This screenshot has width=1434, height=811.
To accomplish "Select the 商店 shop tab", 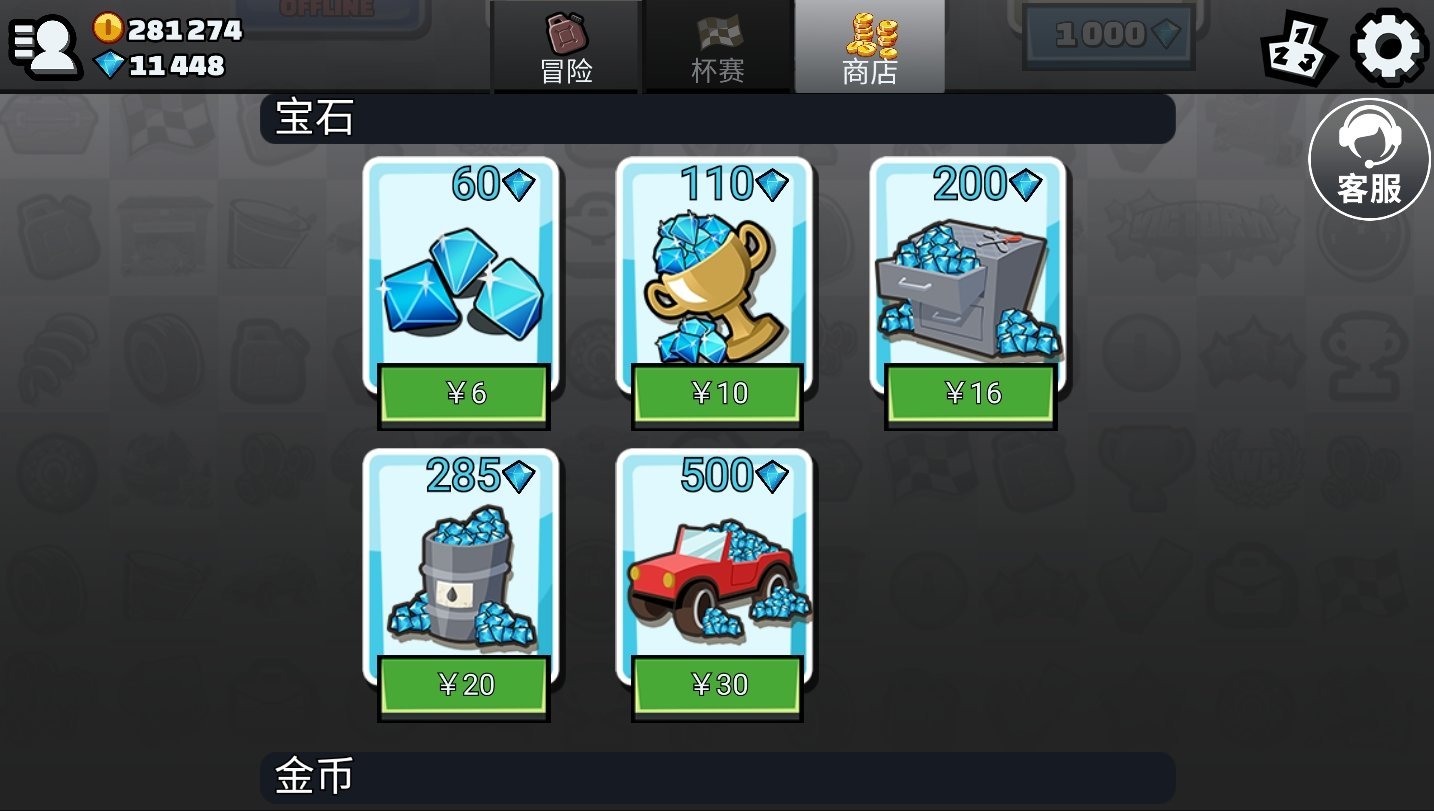I will 869,48.
